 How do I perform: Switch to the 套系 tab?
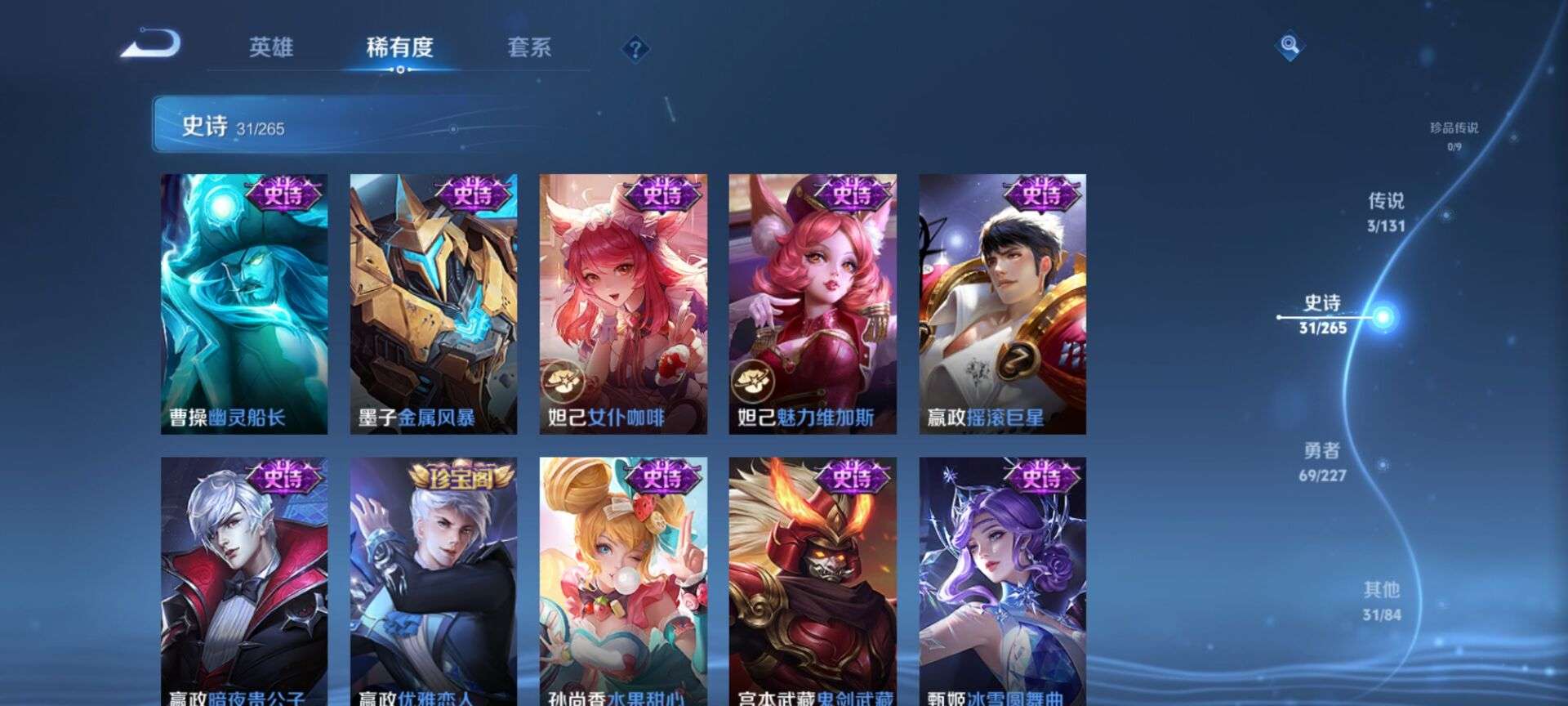pos(528,49)
